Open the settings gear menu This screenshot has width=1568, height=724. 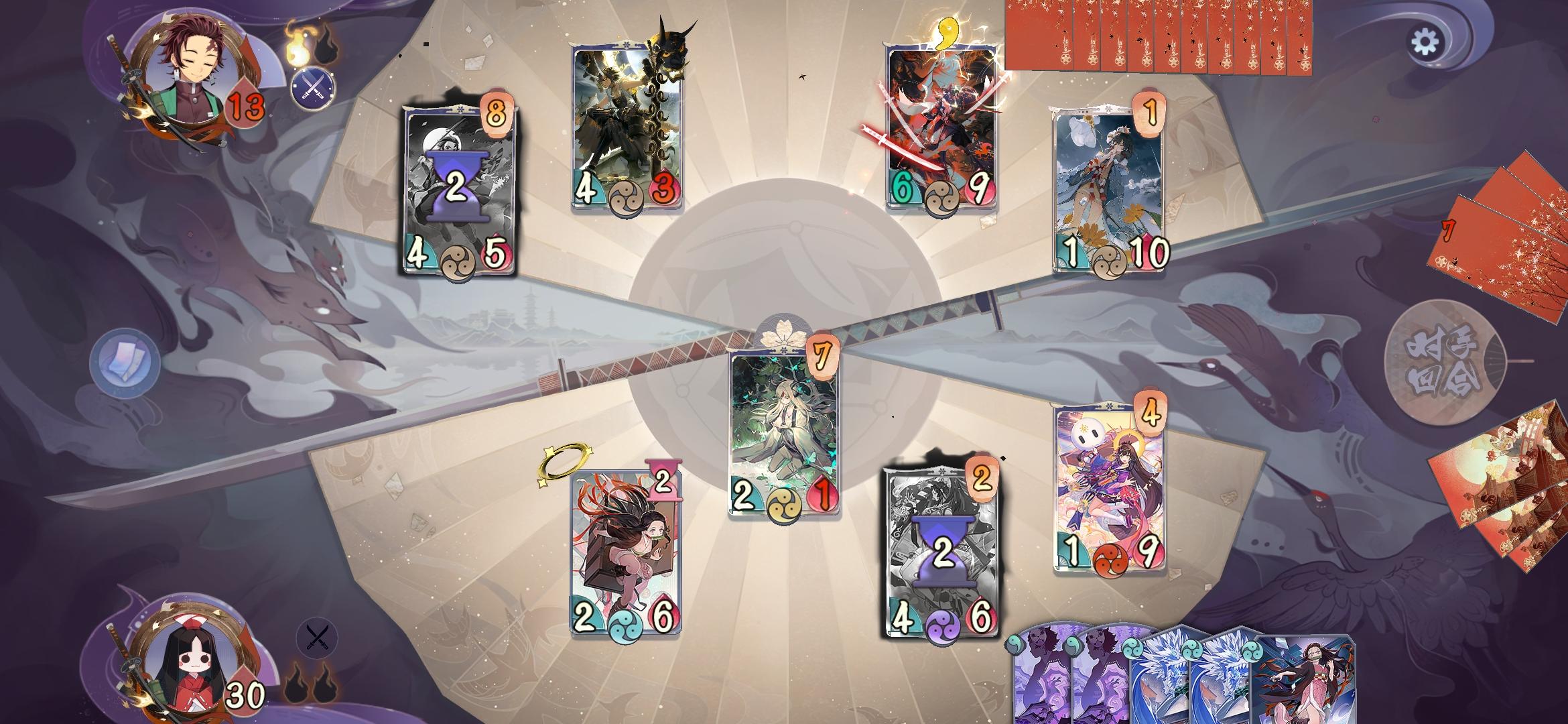pyautogui.click(x=1424, y=42)
